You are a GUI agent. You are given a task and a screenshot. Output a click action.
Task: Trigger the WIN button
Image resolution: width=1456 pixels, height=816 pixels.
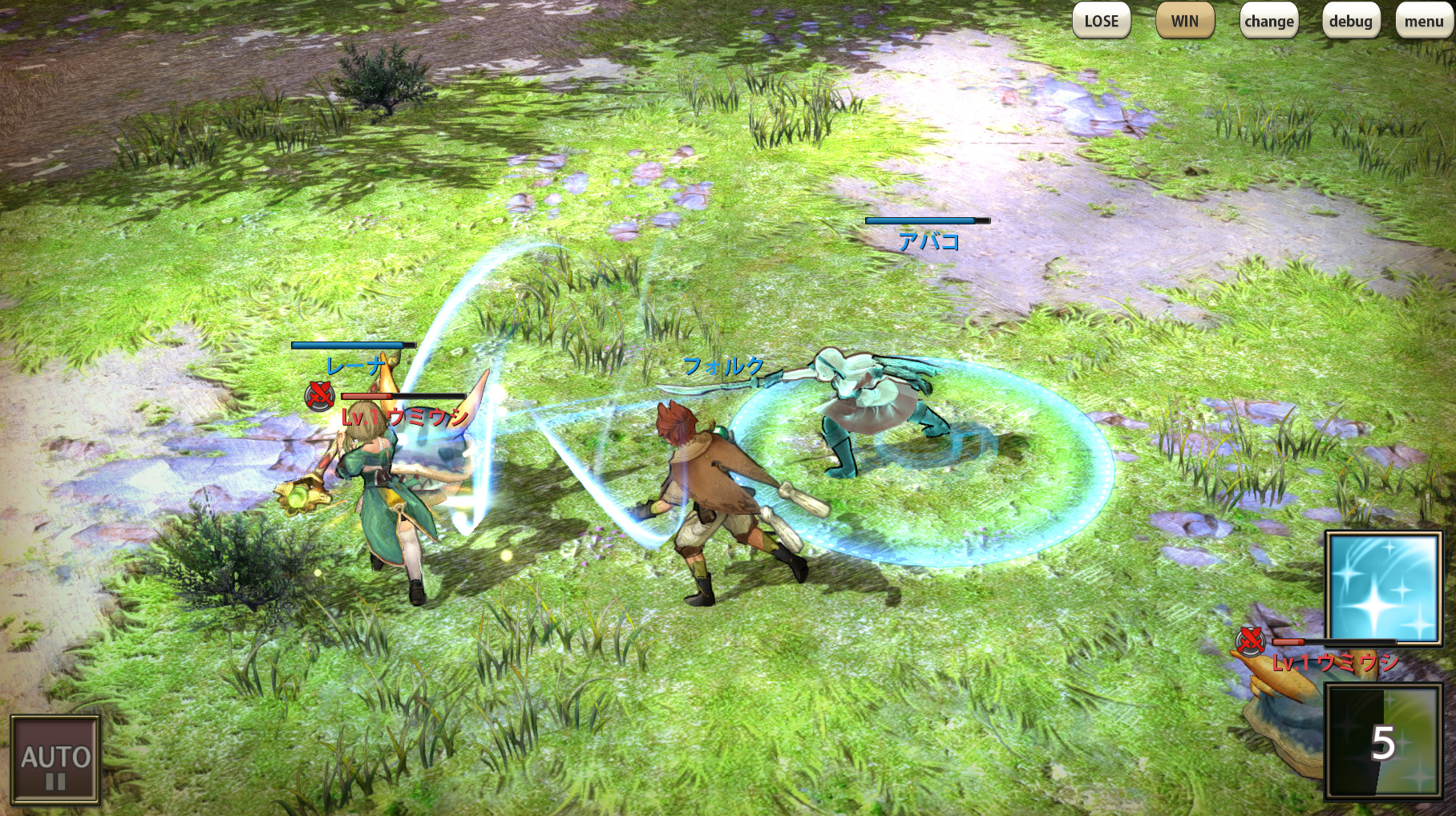coord(1184,22)
